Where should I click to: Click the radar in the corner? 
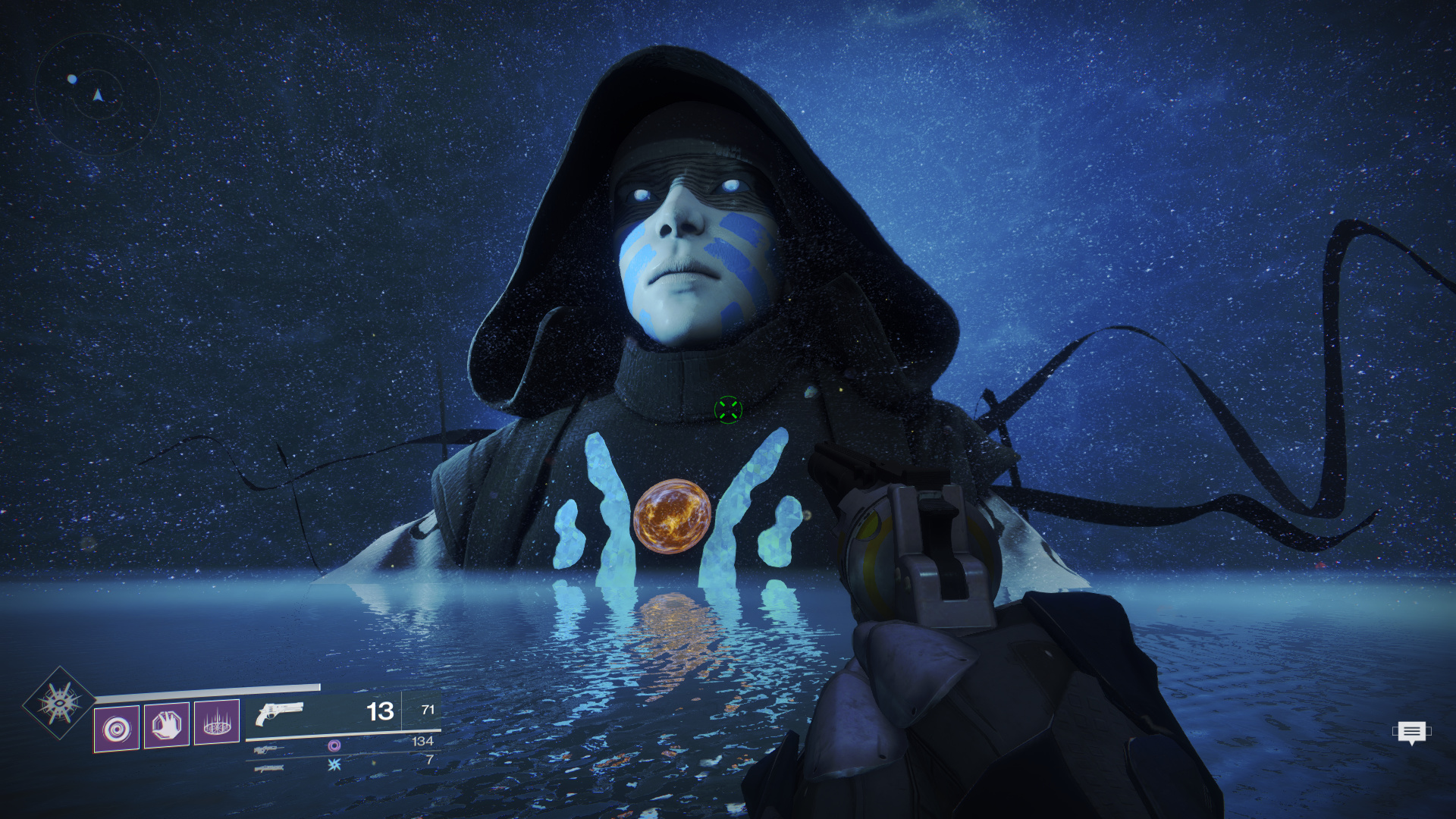tap(97, 94)
